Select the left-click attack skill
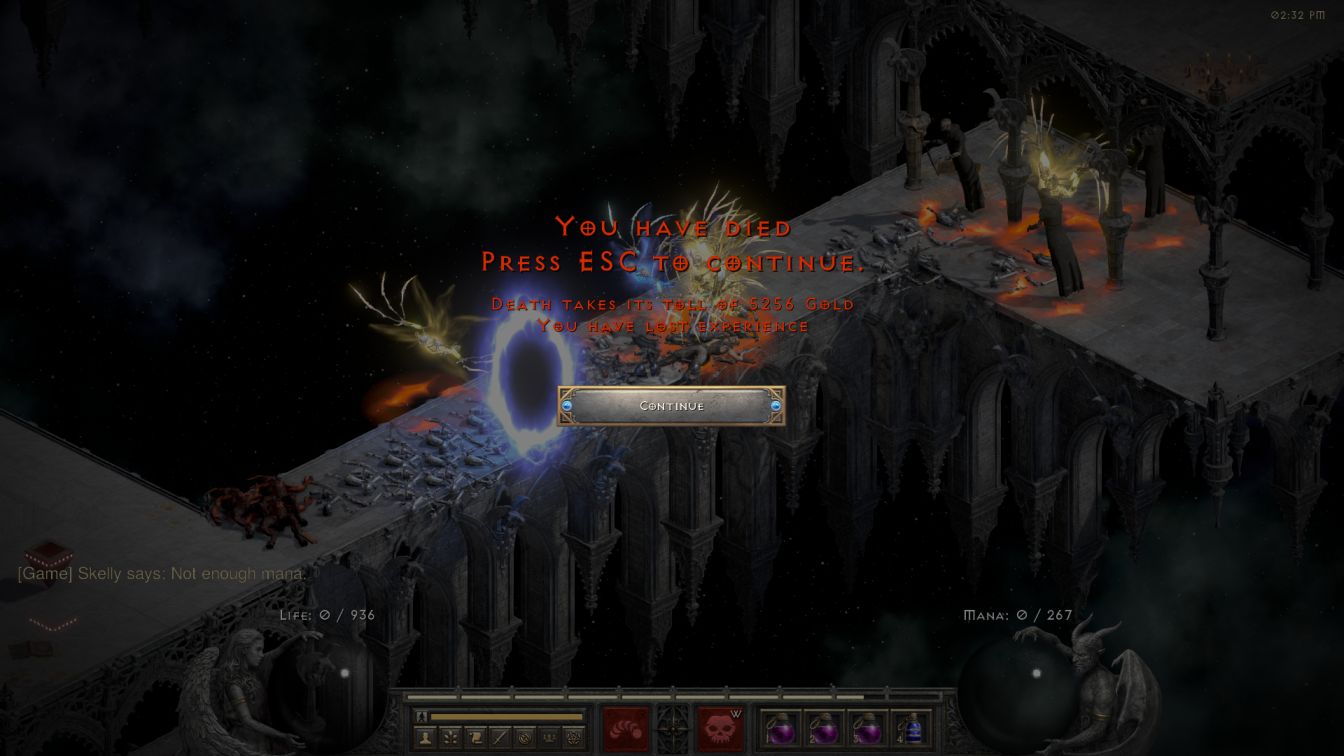 coord(627,729)
